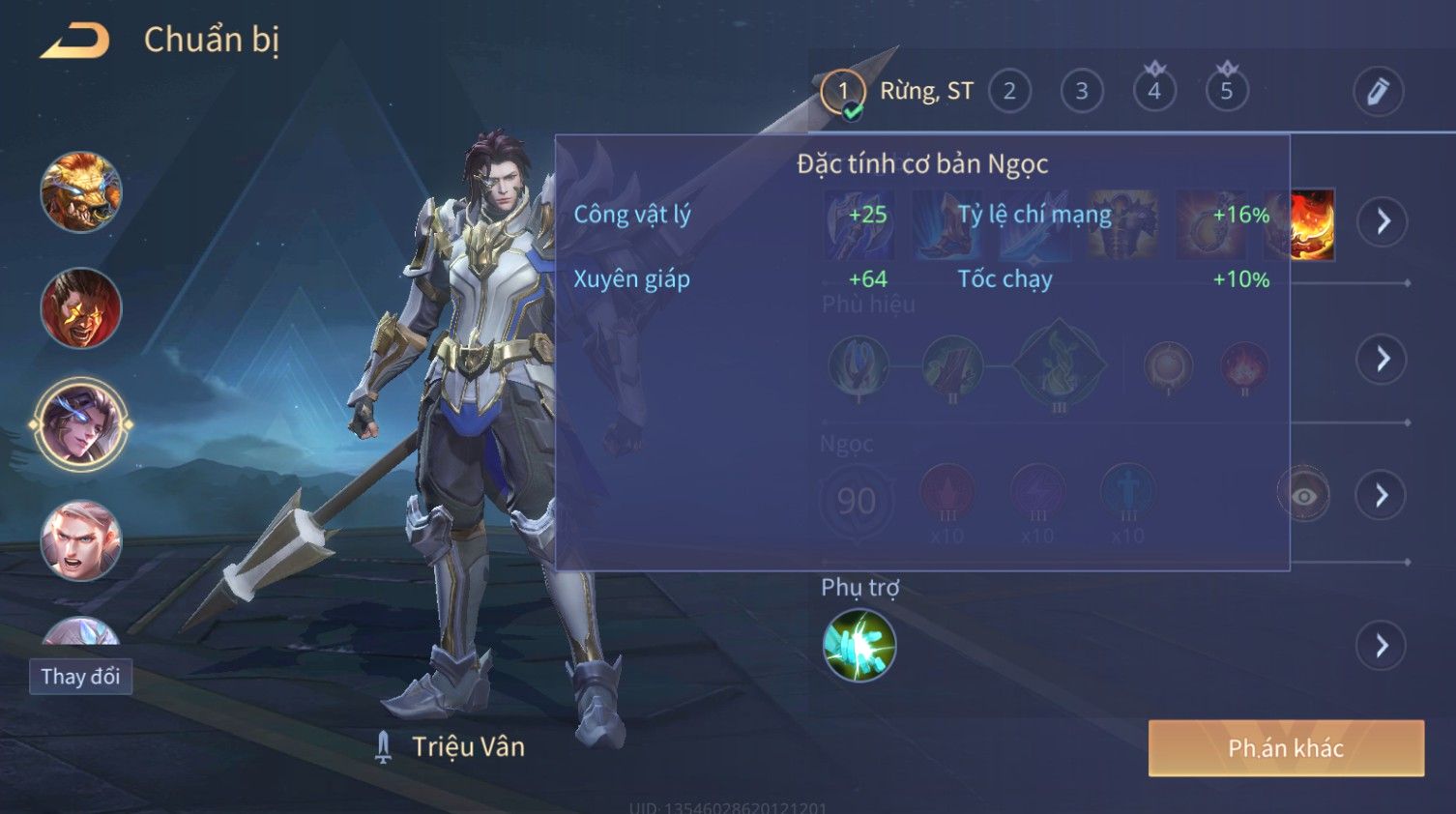The image size is (1456, 814).
Task: Select the highlighted Triệu Vân portrait
Action: pyautogui.click(x=81, y=424)
